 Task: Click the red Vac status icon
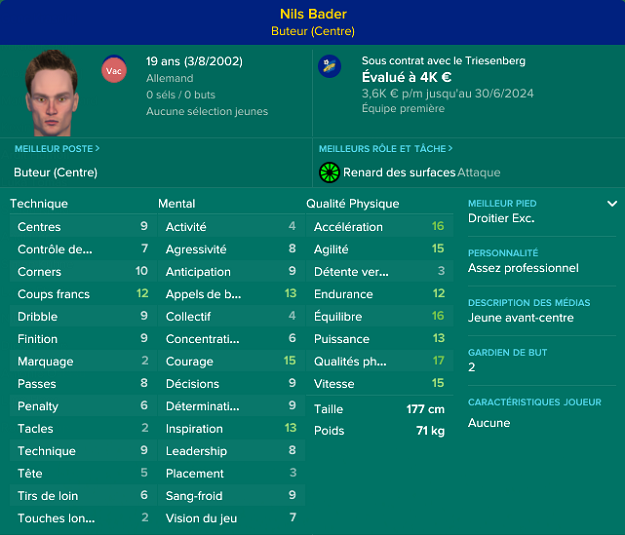113,70
